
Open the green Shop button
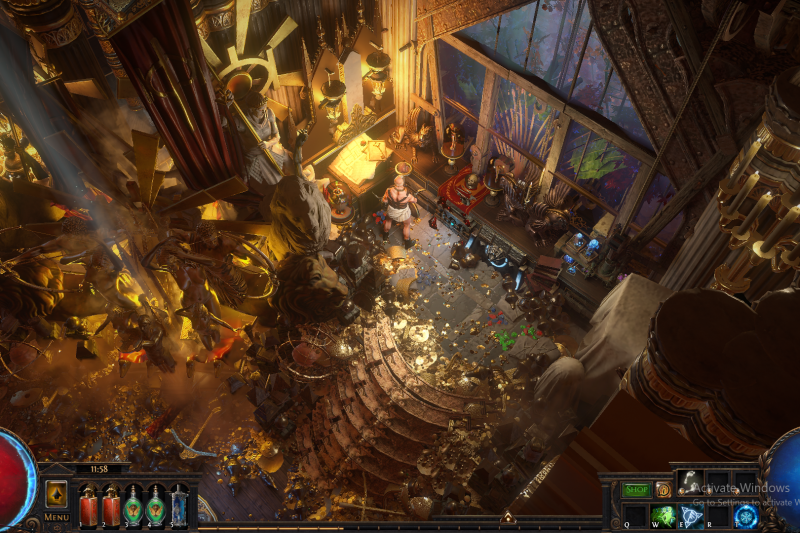636,490
